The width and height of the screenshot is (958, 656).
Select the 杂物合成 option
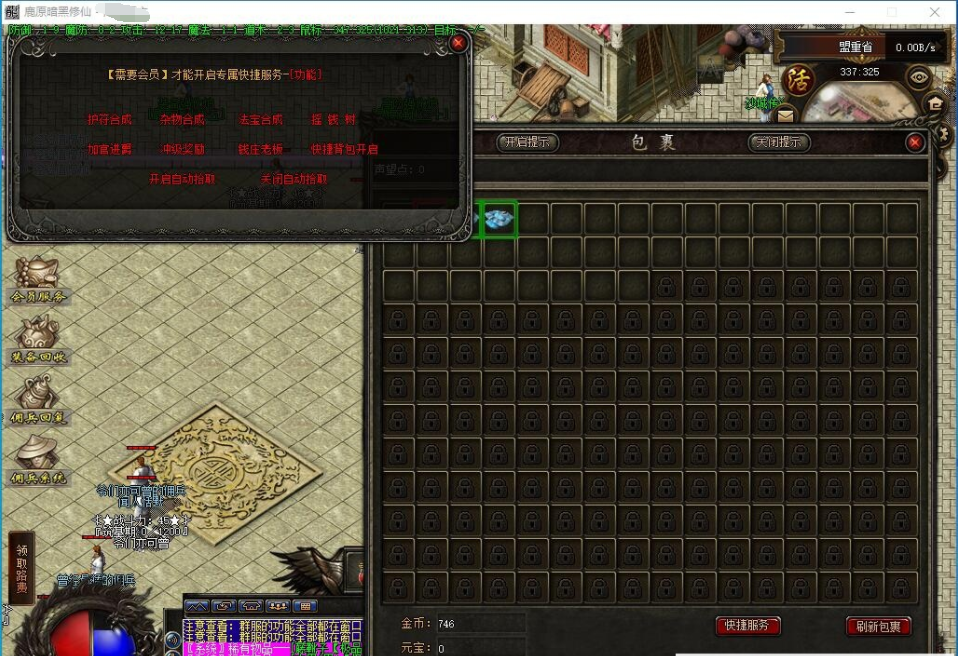pyautogui.click(x=182, y=119)
